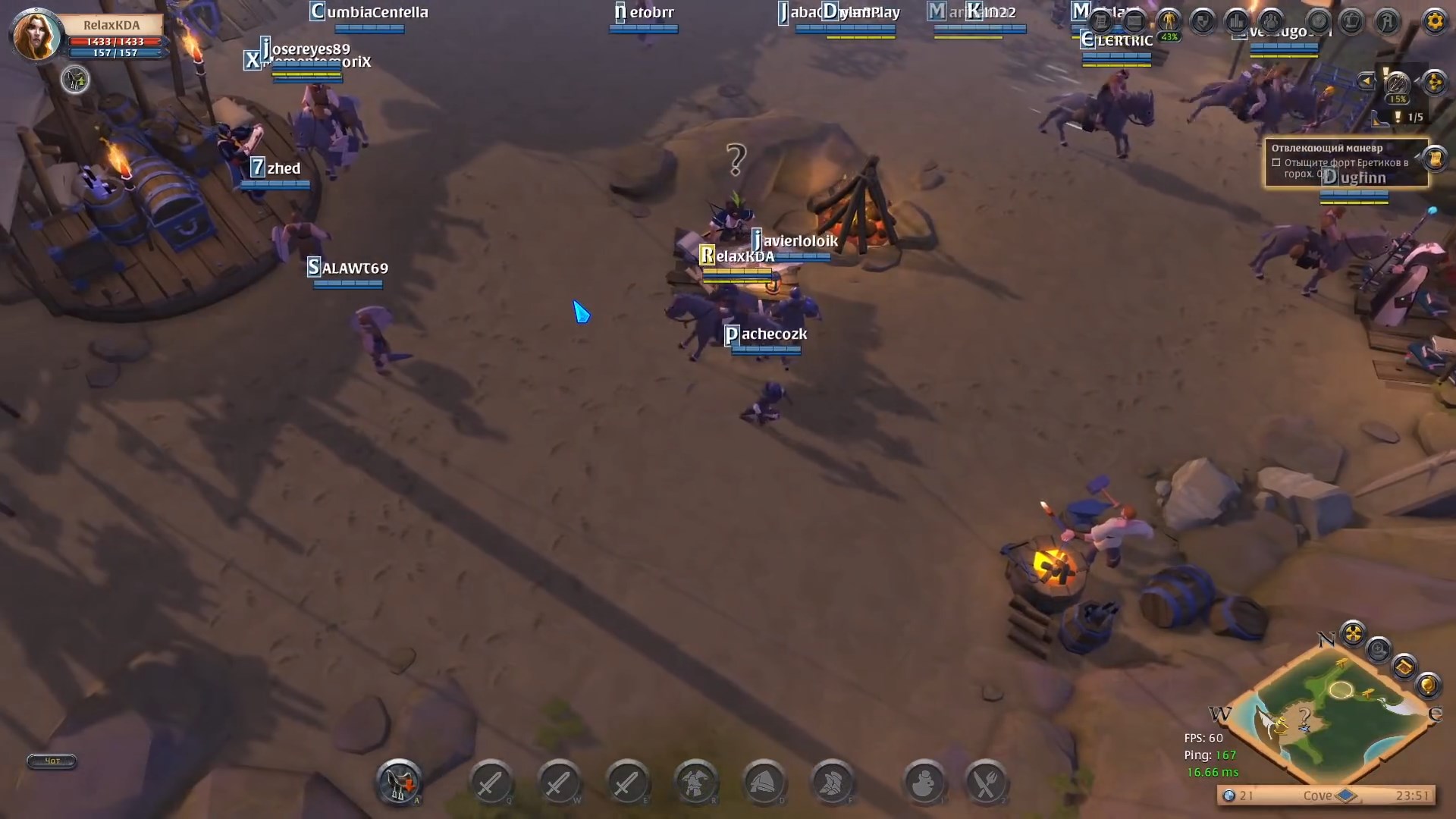Open the character stats icon showing 43% load
Image resolution: width=1456 pixels, height=819 pixels.
[1170, 20]
